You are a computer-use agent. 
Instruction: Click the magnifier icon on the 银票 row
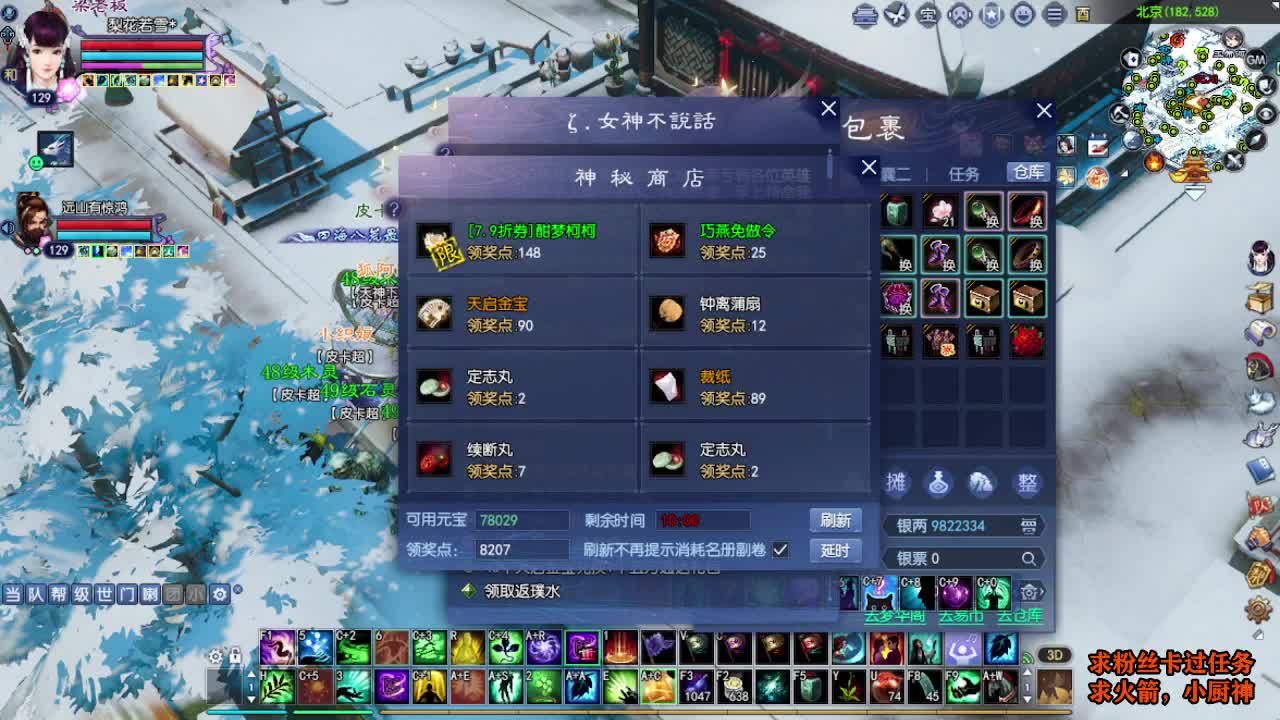click(x=1028, y=556)
